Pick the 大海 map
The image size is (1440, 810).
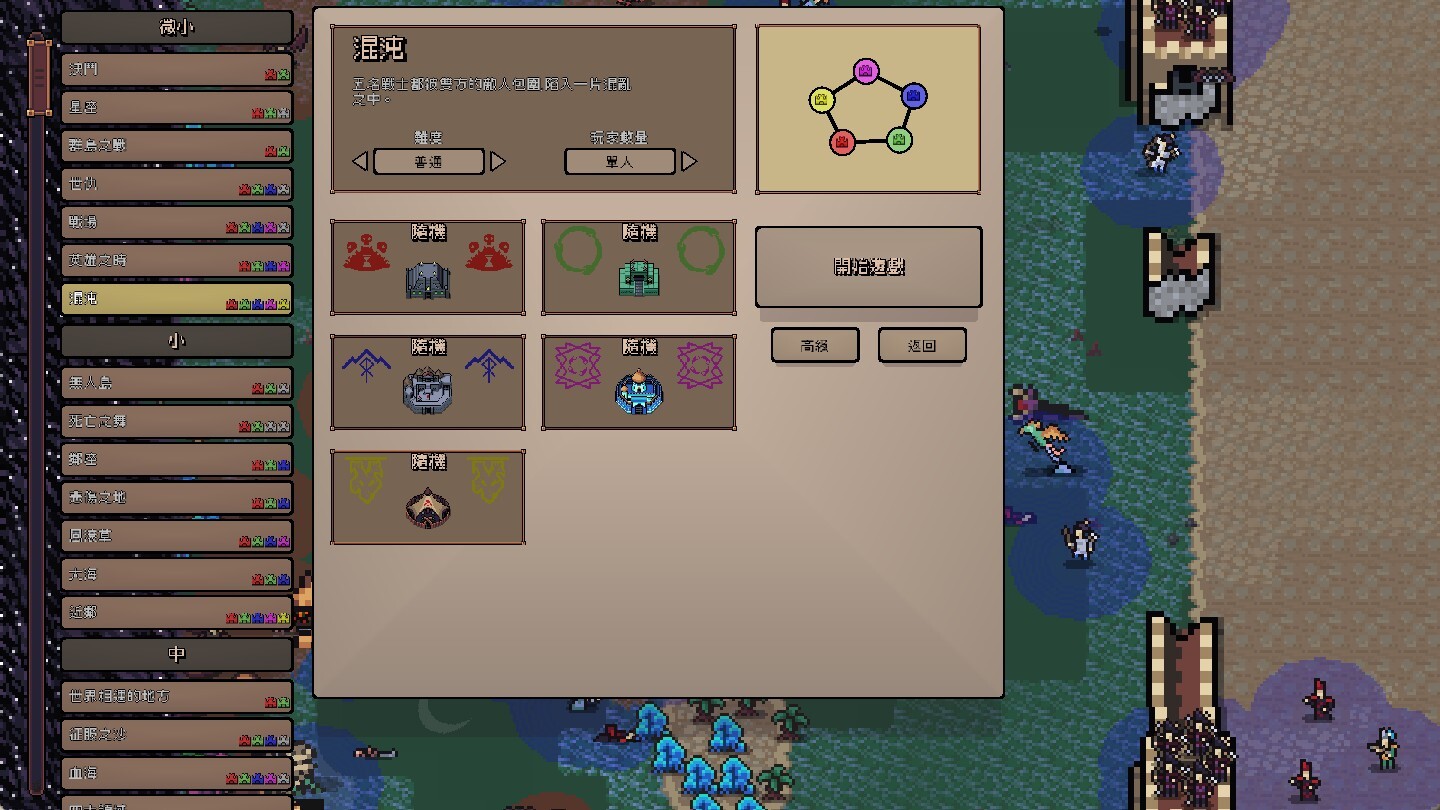pyautogui.click(x=176, y=575)
